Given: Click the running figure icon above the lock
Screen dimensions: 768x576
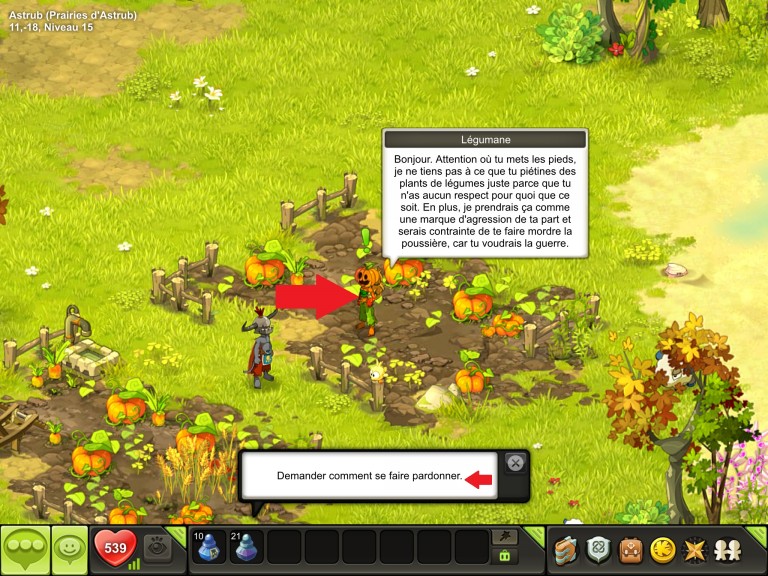Looking at the screenshot, I should click(x=505, y=537).
